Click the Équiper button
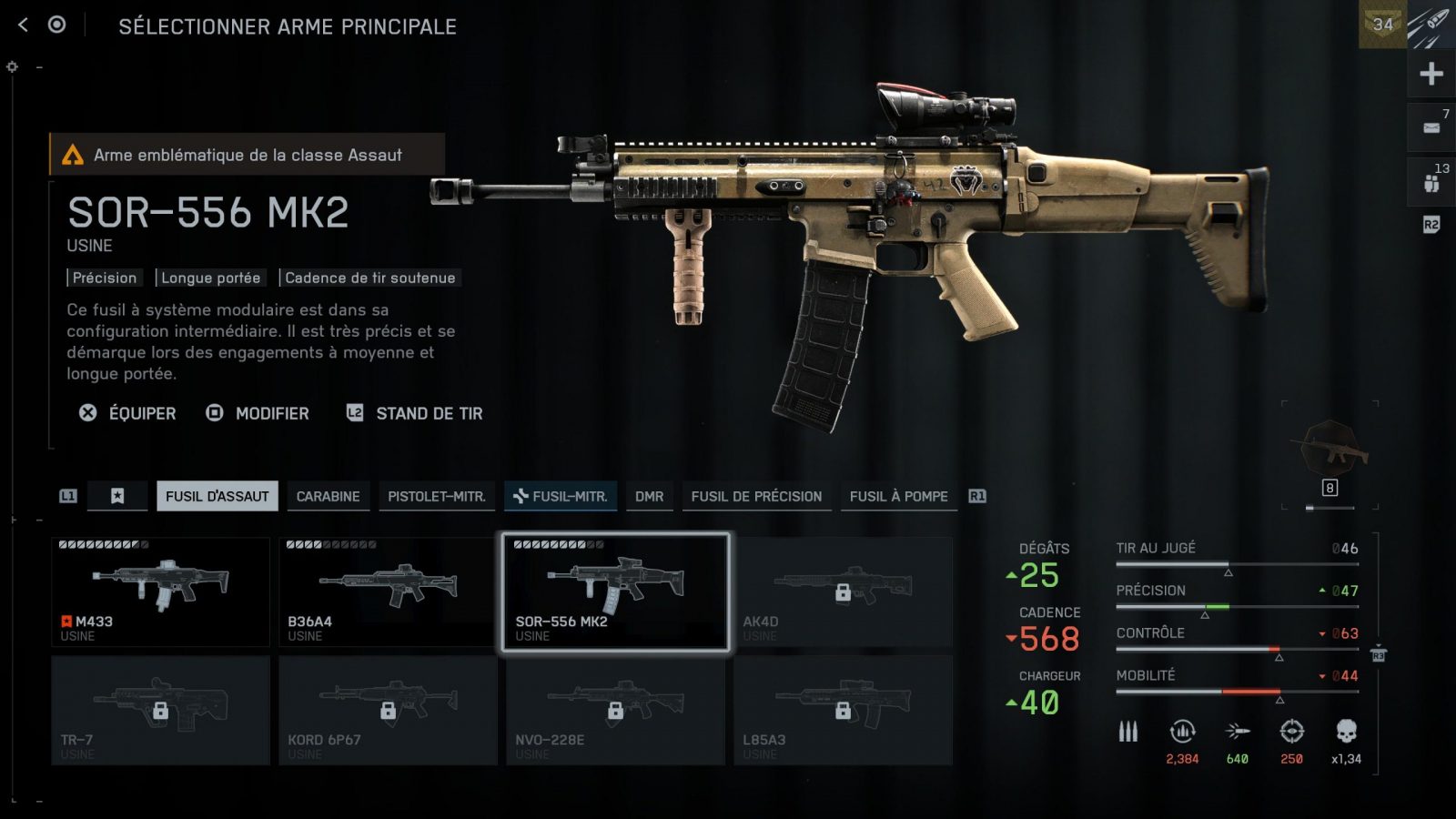This screenshot has height=819, width=1456. pos(127,413)
